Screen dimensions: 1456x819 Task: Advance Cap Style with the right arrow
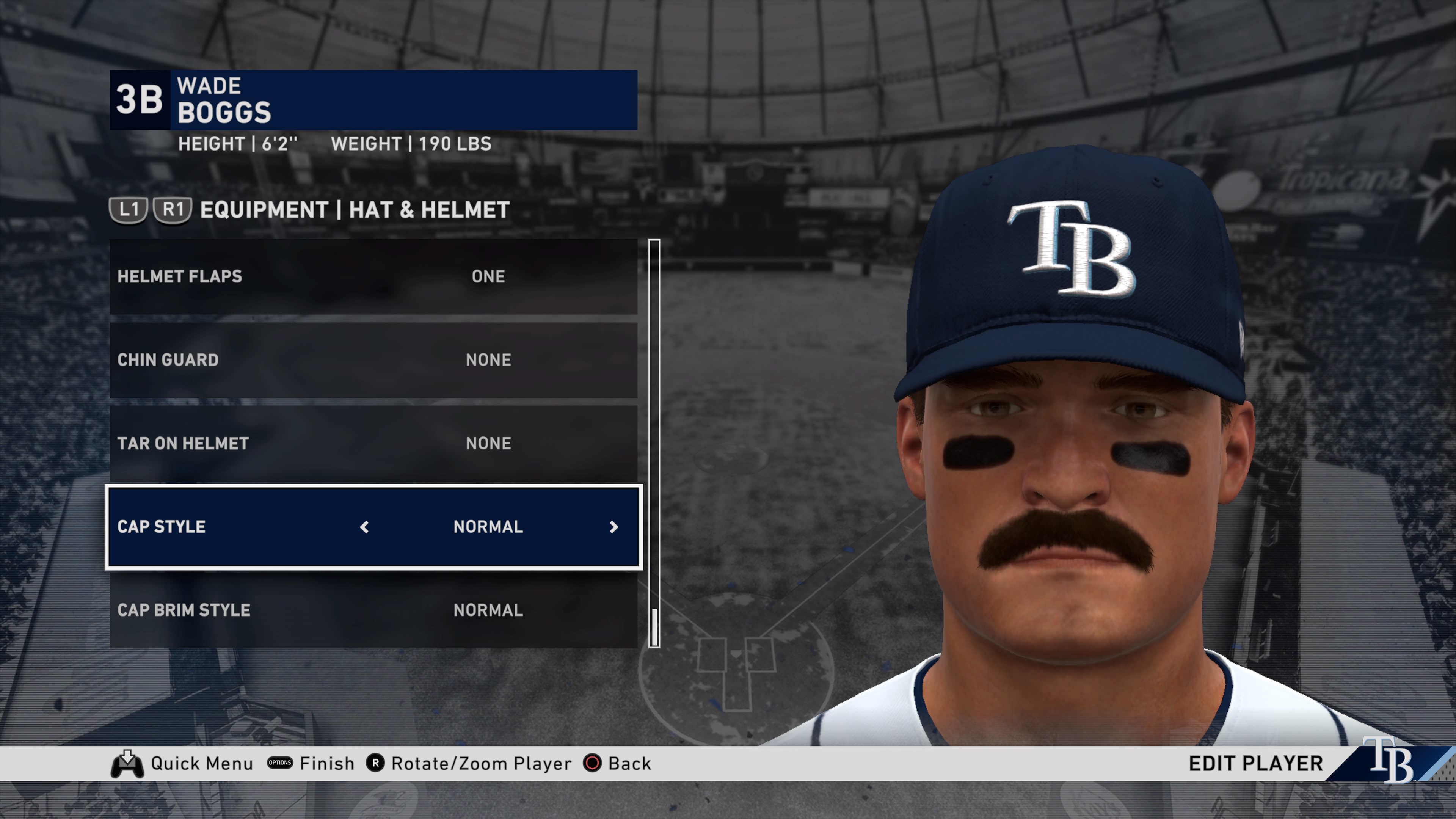(614, 527)
